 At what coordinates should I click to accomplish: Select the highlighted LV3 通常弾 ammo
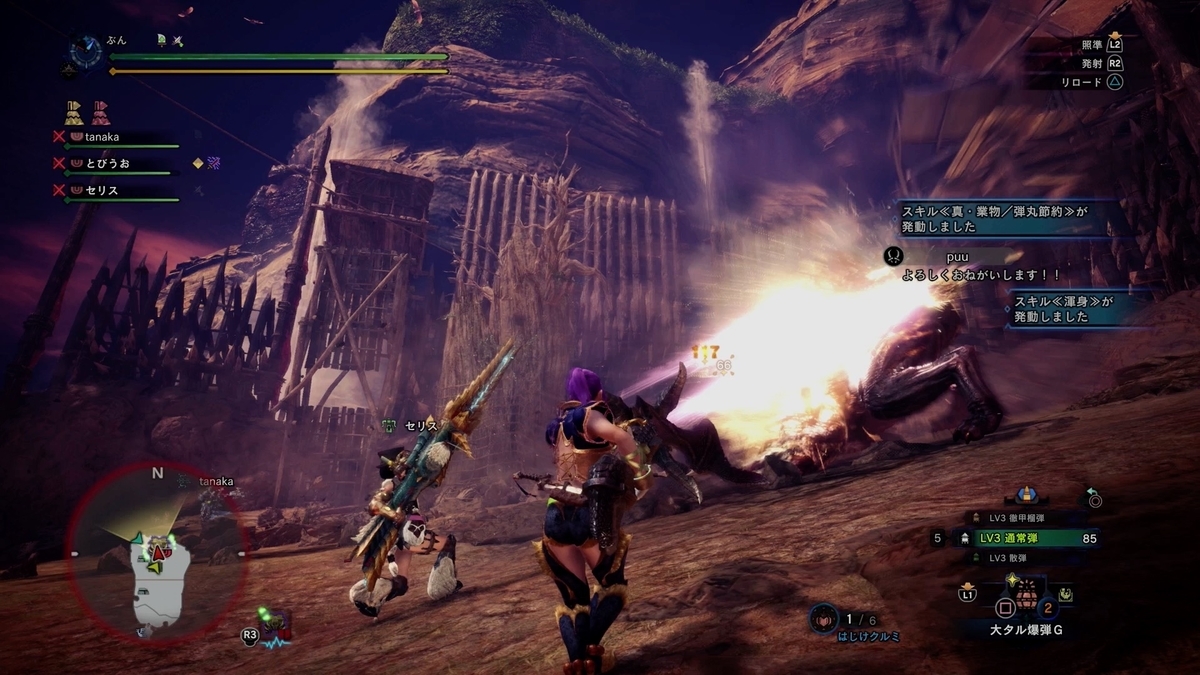coord(1022,538)
